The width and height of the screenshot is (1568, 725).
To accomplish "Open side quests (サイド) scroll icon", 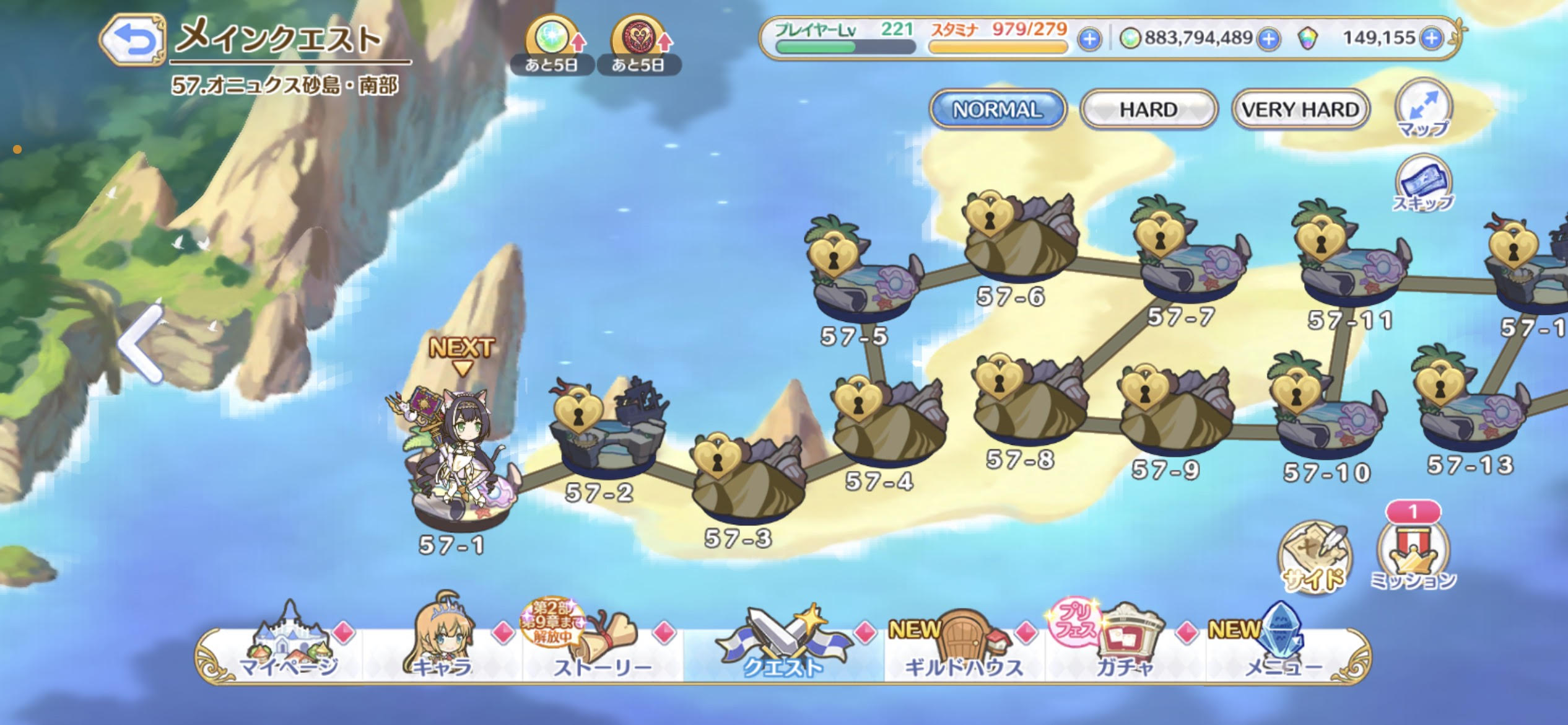I will pos(1314,558).
